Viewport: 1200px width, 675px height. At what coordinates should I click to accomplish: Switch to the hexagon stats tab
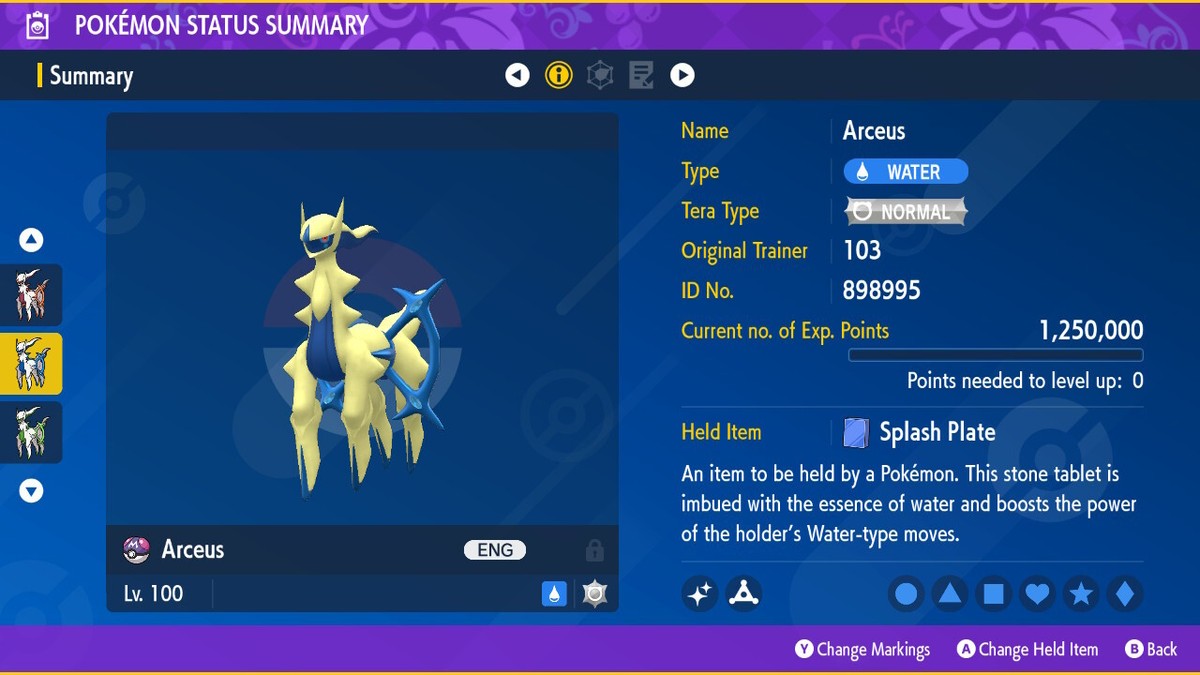(600, 75)
